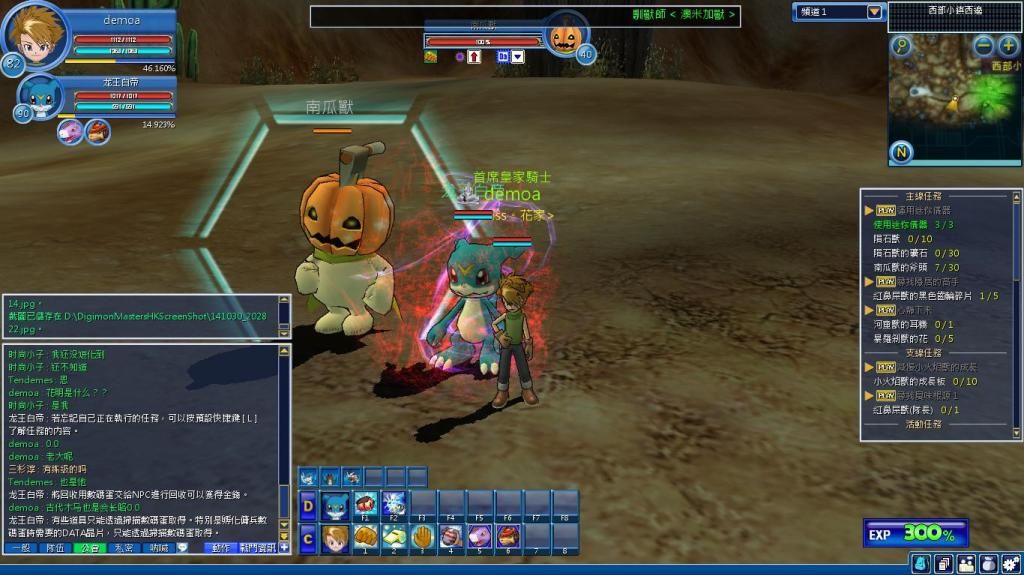Open the inventory bag icon
The height and width of the screenshot is (575, 1024).
click(988, 564)
